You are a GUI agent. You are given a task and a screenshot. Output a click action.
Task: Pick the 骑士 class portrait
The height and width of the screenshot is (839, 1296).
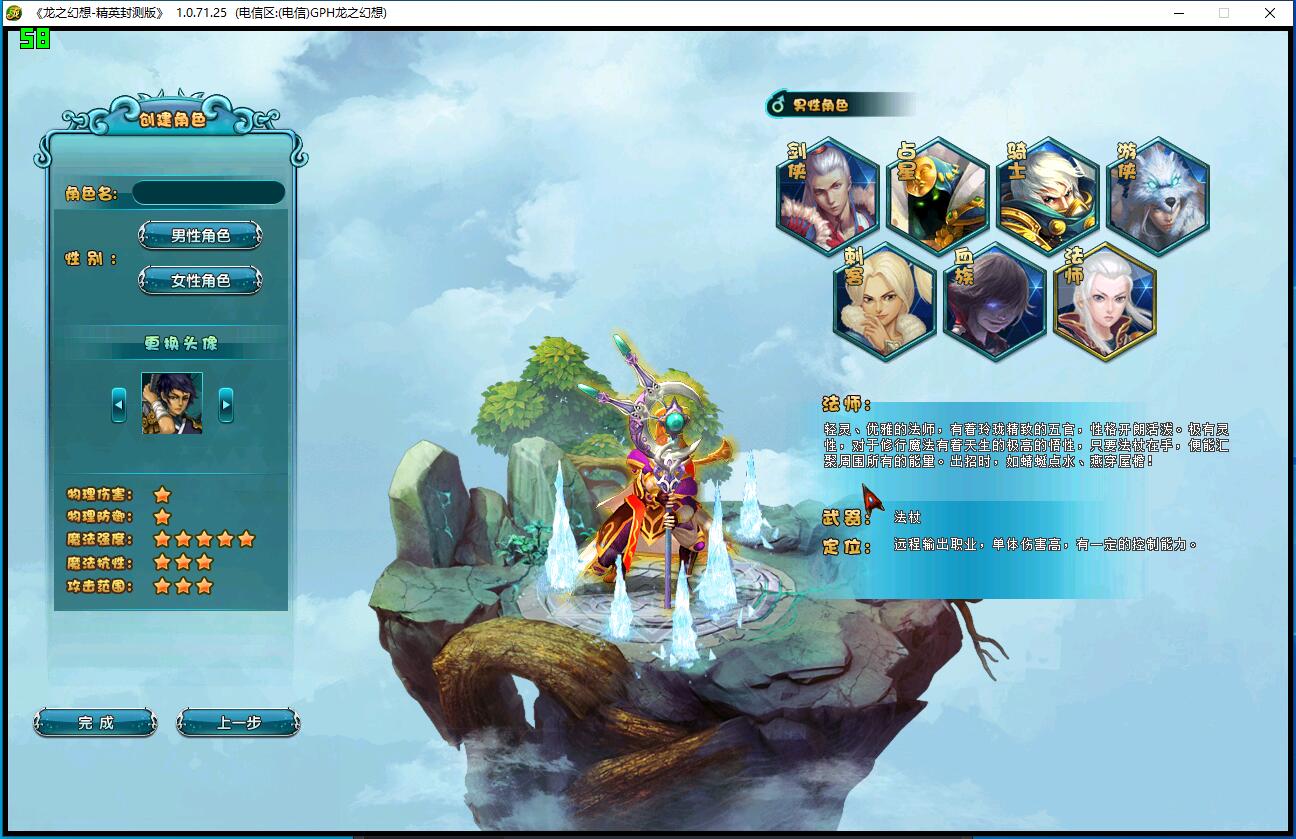pos(1049,197)
